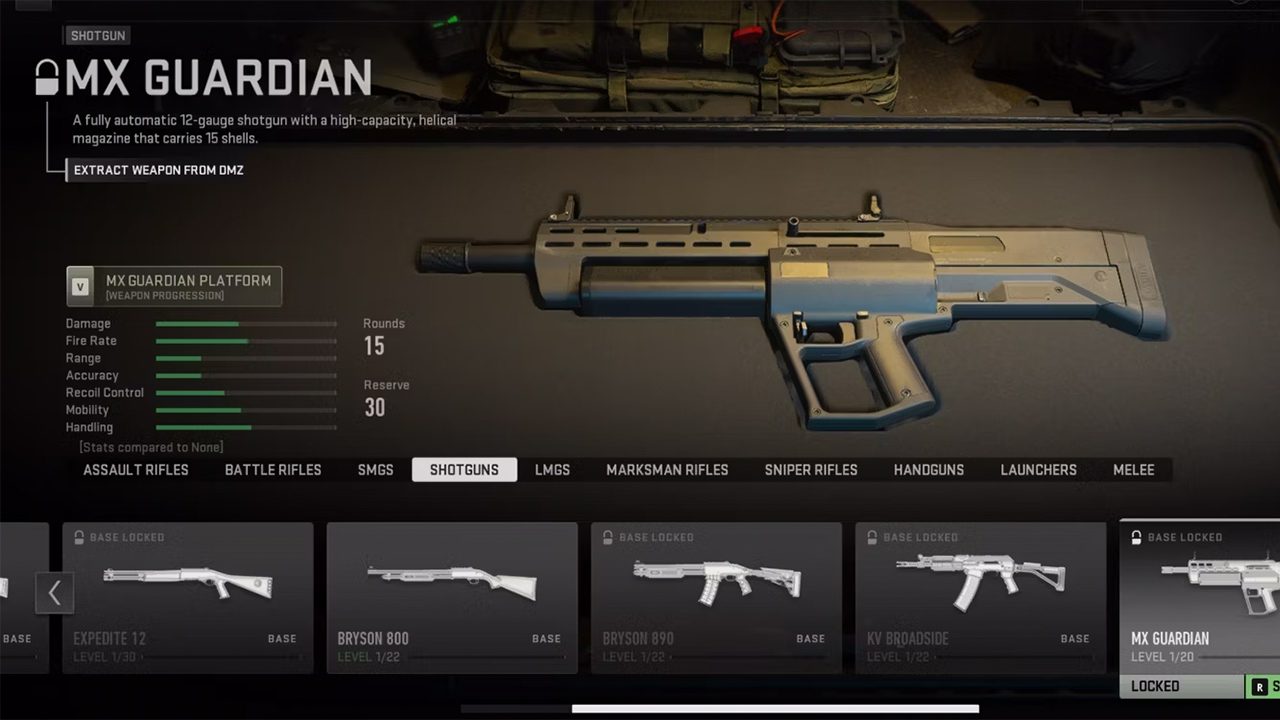Open the Sniper Rifles category

pos(811,470)
